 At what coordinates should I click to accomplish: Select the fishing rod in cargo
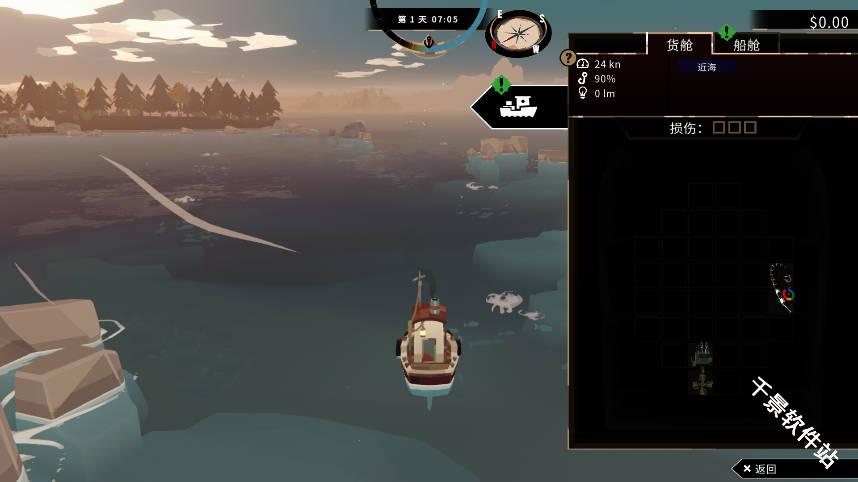[x=782, y=287]
